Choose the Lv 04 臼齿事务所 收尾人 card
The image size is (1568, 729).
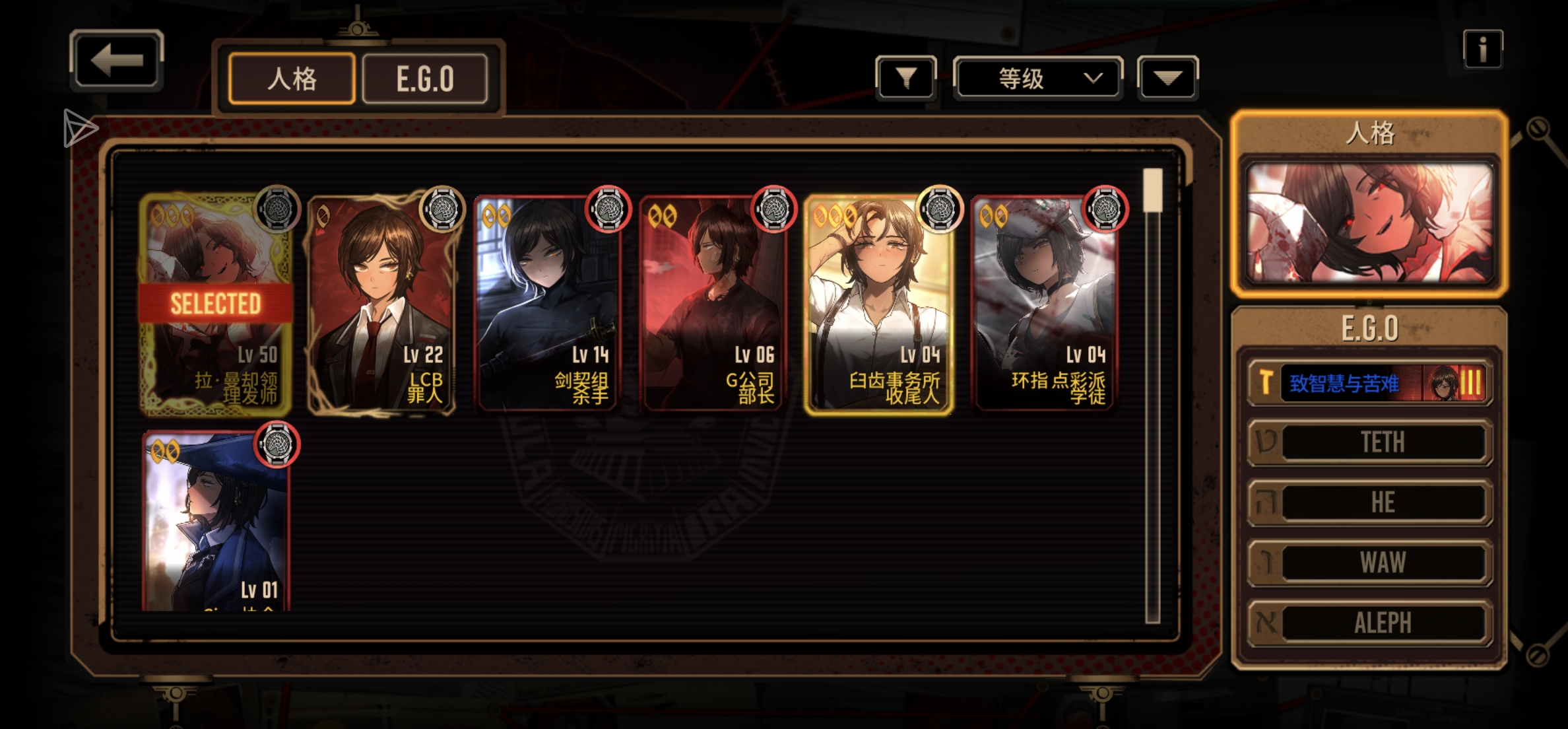coord(878,304)
